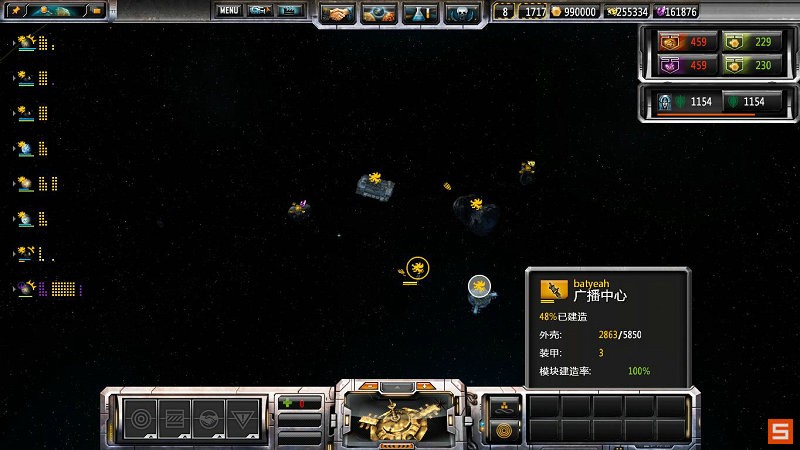Select the circular target button in command panel
Screen dimensions: 800x450
[140, 416]
